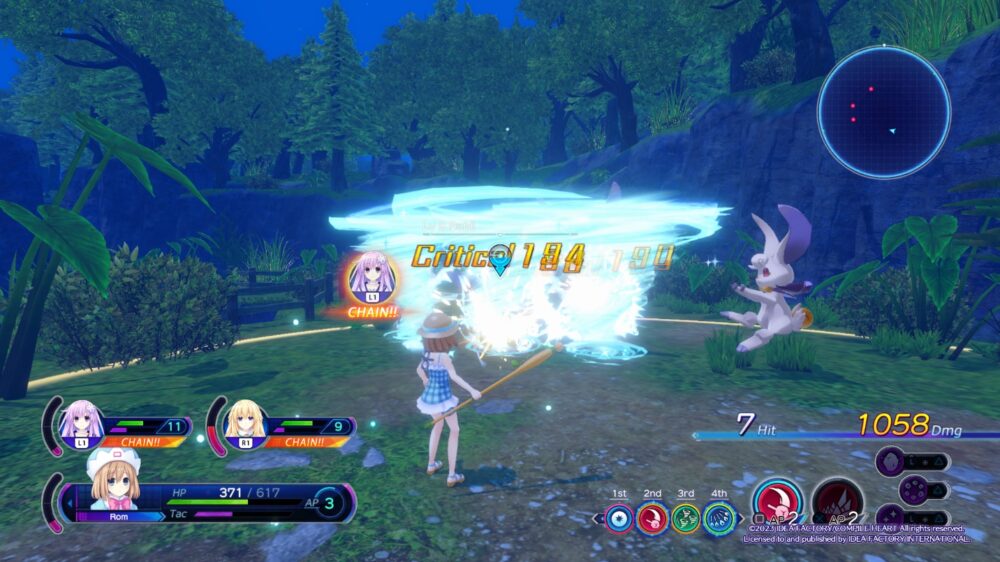Click the circular radar minimap
The width and height of the screenshot is (1000, 562).
click(883, 112)
